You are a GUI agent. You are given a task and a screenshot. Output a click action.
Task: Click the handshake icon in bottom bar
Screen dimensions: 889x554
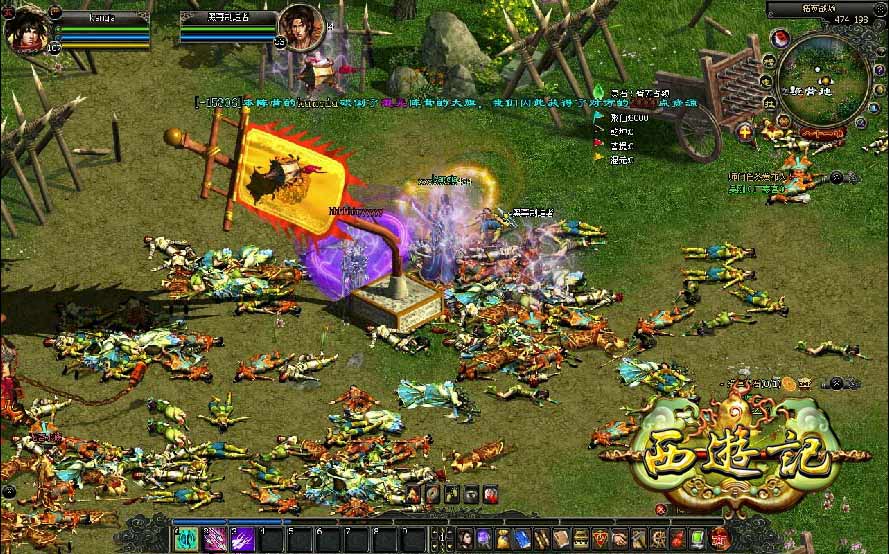619,538
